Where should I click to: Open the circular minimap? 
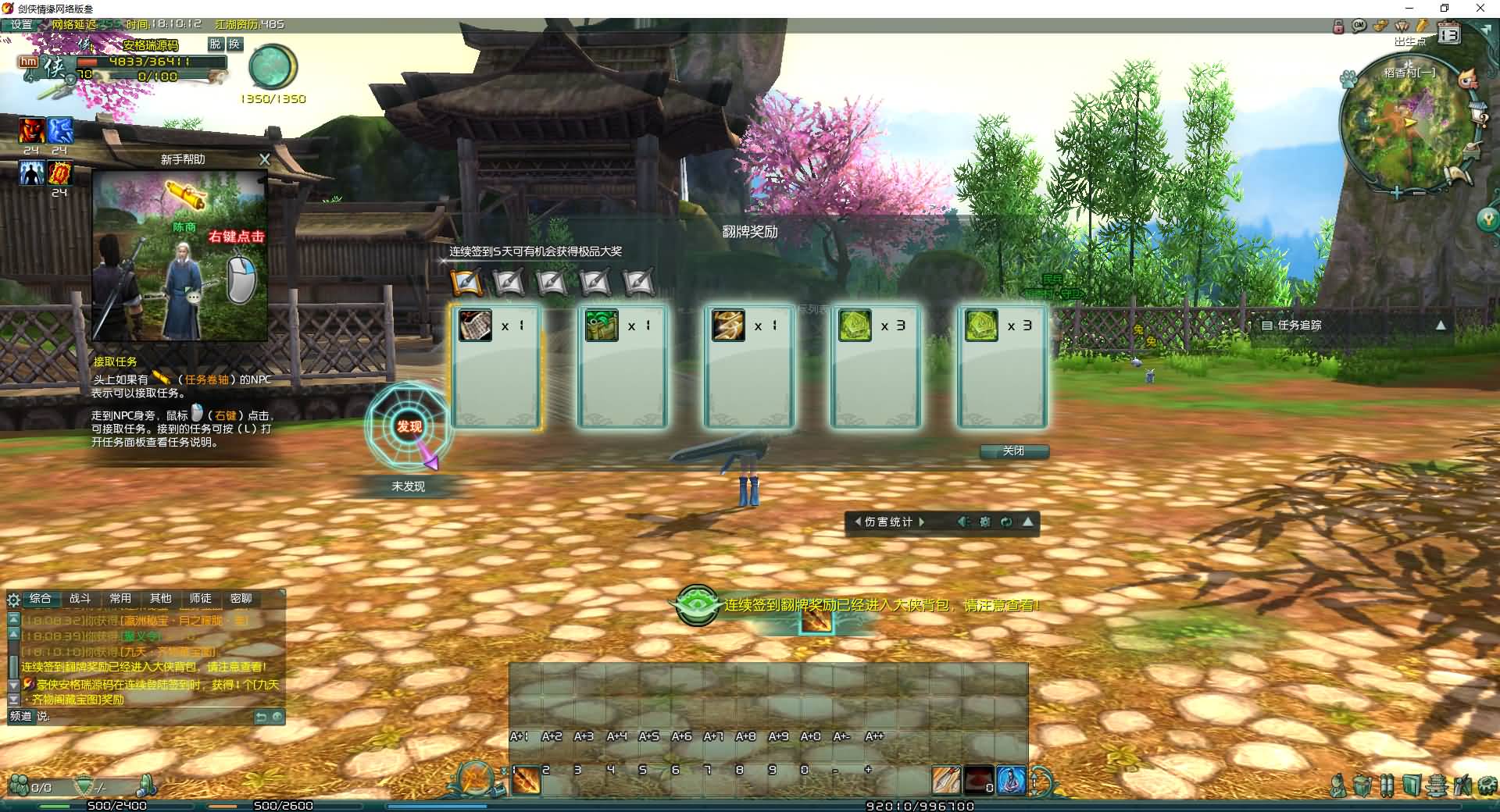1404,125
